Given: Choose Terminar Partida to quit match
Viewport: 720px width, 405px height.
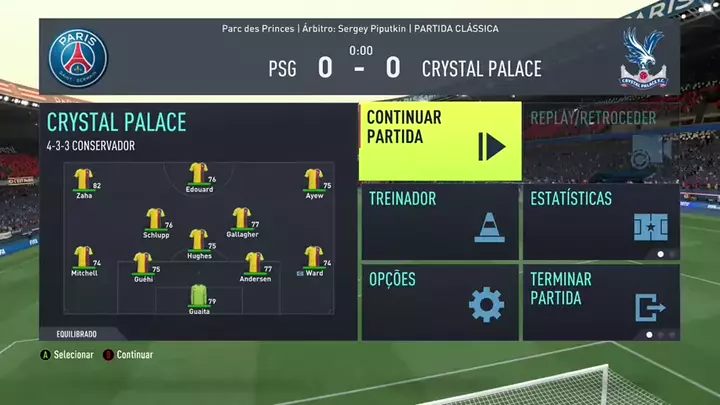Looking at the screenshot, I should [x=600, y=301].
